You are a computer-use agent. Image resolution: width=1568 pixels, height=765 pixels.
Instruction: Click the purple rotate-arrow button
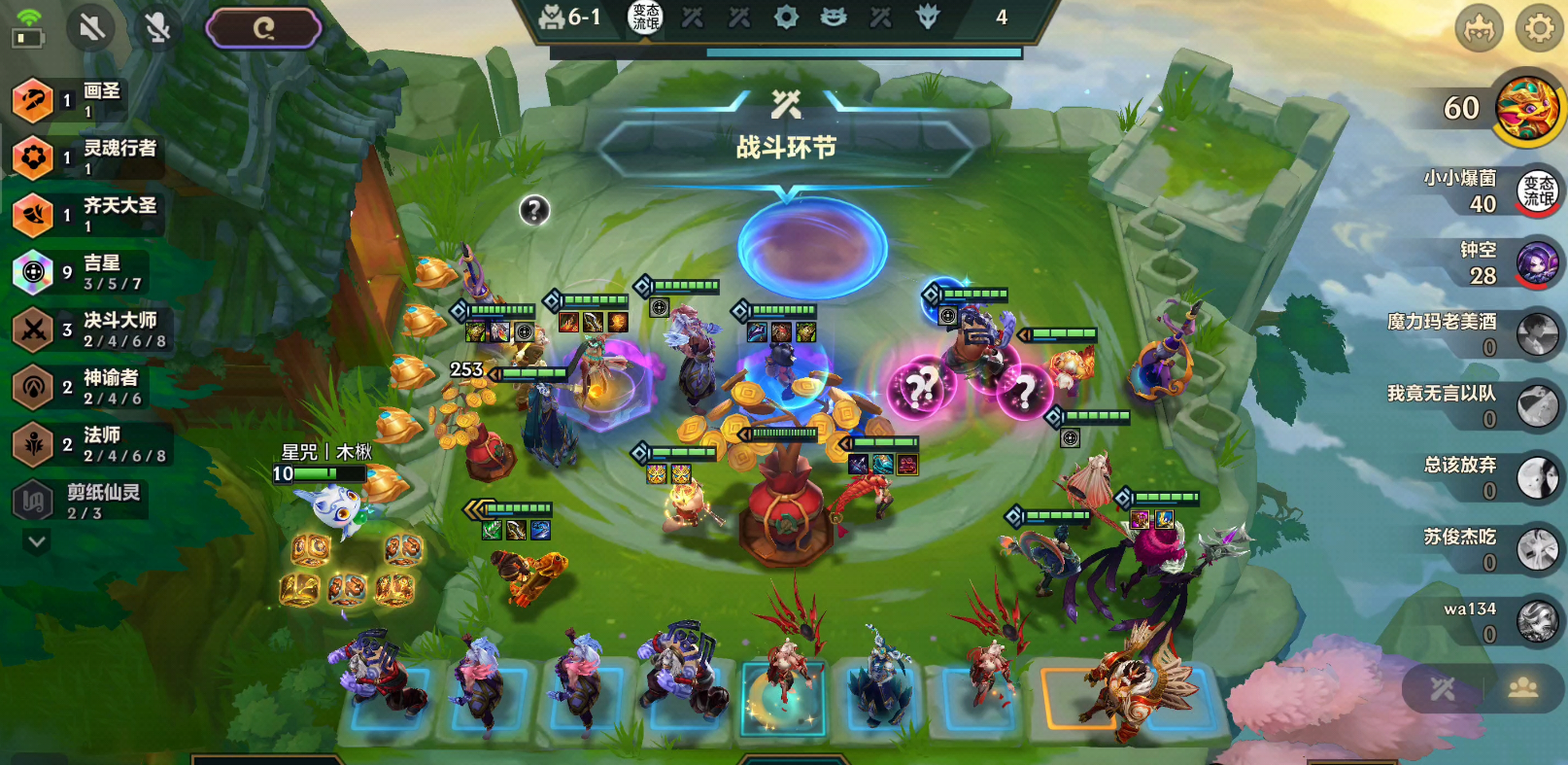pos(263,28)
